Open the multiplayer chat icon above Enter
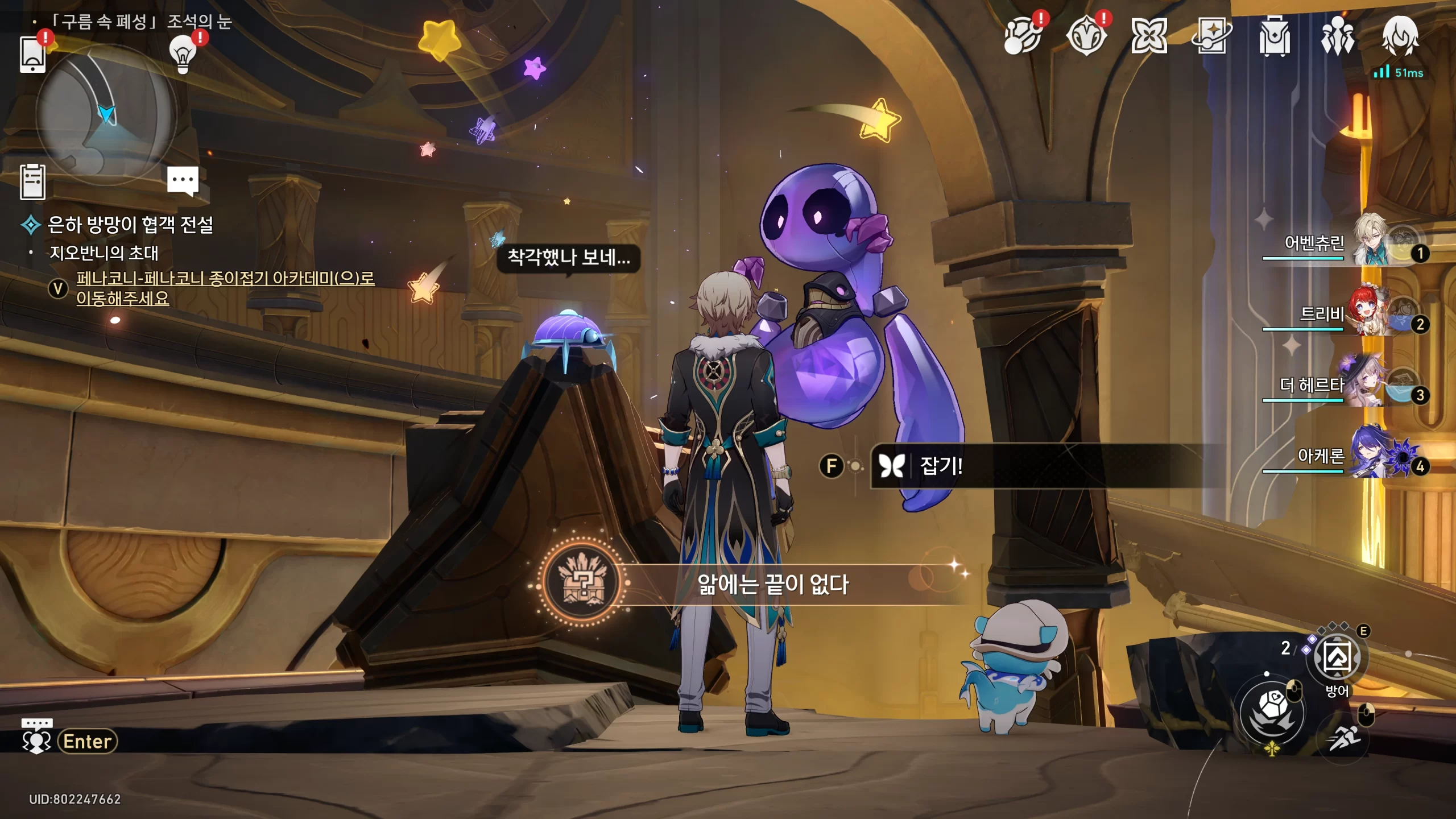Image resolution: width=1456 pixels, height=819 pixels. [x=36, y=736]
